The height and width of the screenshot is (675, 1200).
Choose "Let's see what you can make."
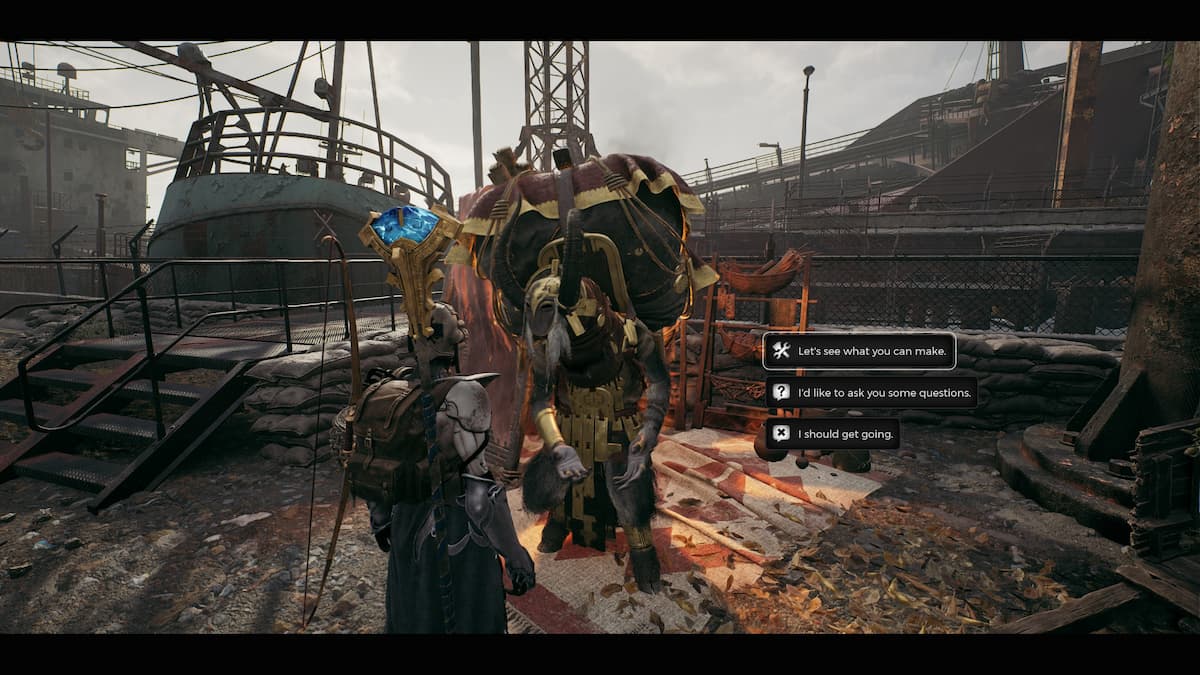point(860,351)
